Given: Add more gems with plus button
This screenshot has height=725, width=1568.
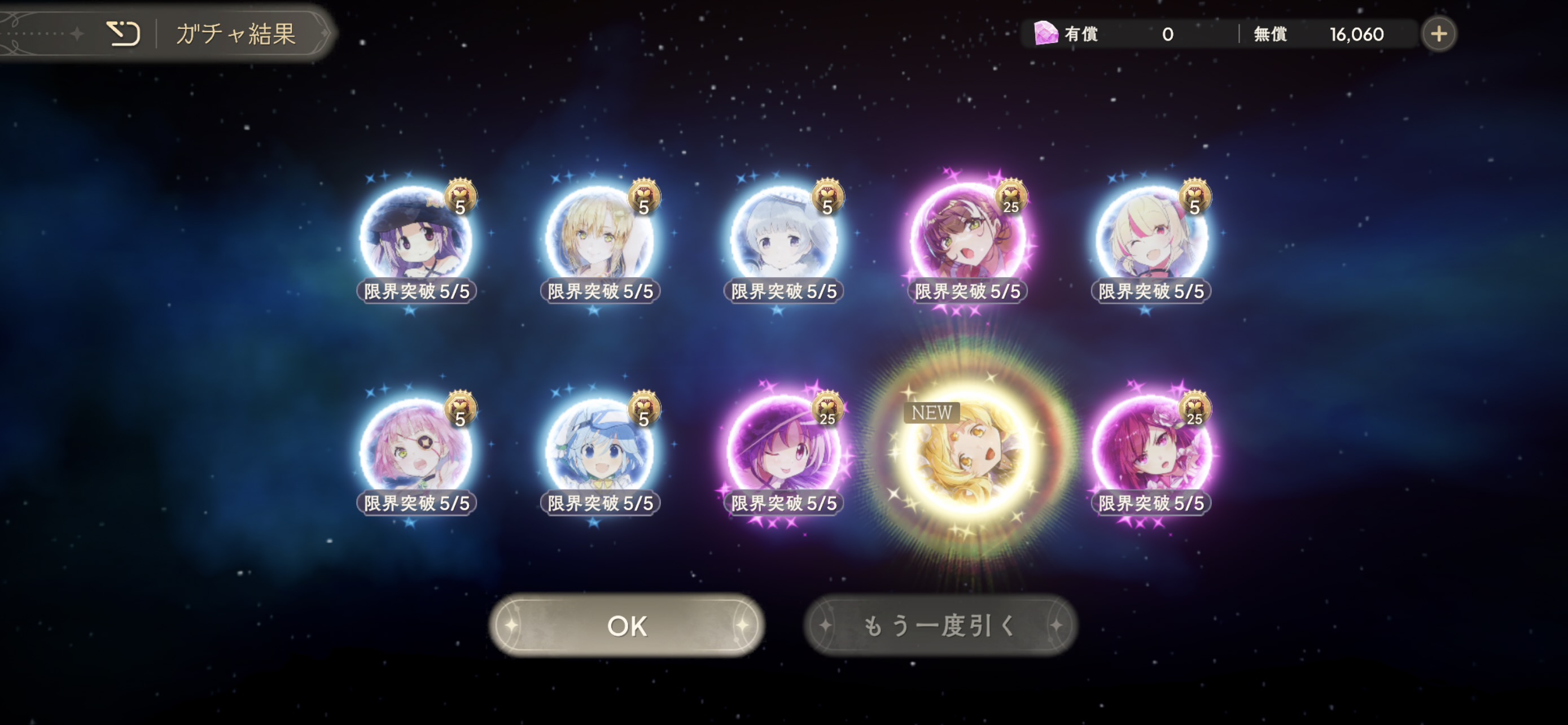Looking at the screenshot, I should click(x=1438, y=33).
